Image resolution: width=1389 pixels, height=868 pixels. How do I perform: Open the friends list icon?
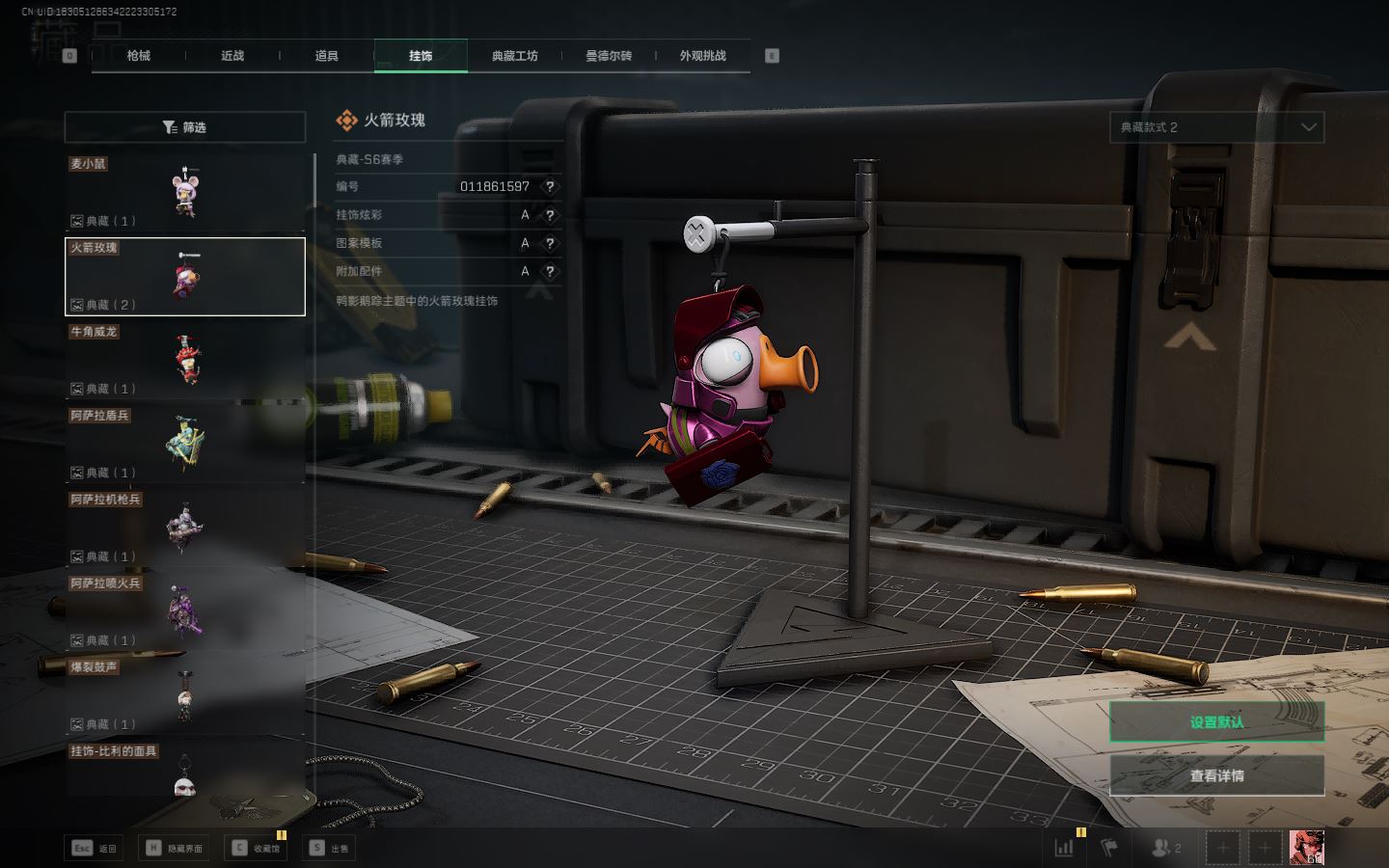[1165, 849]
